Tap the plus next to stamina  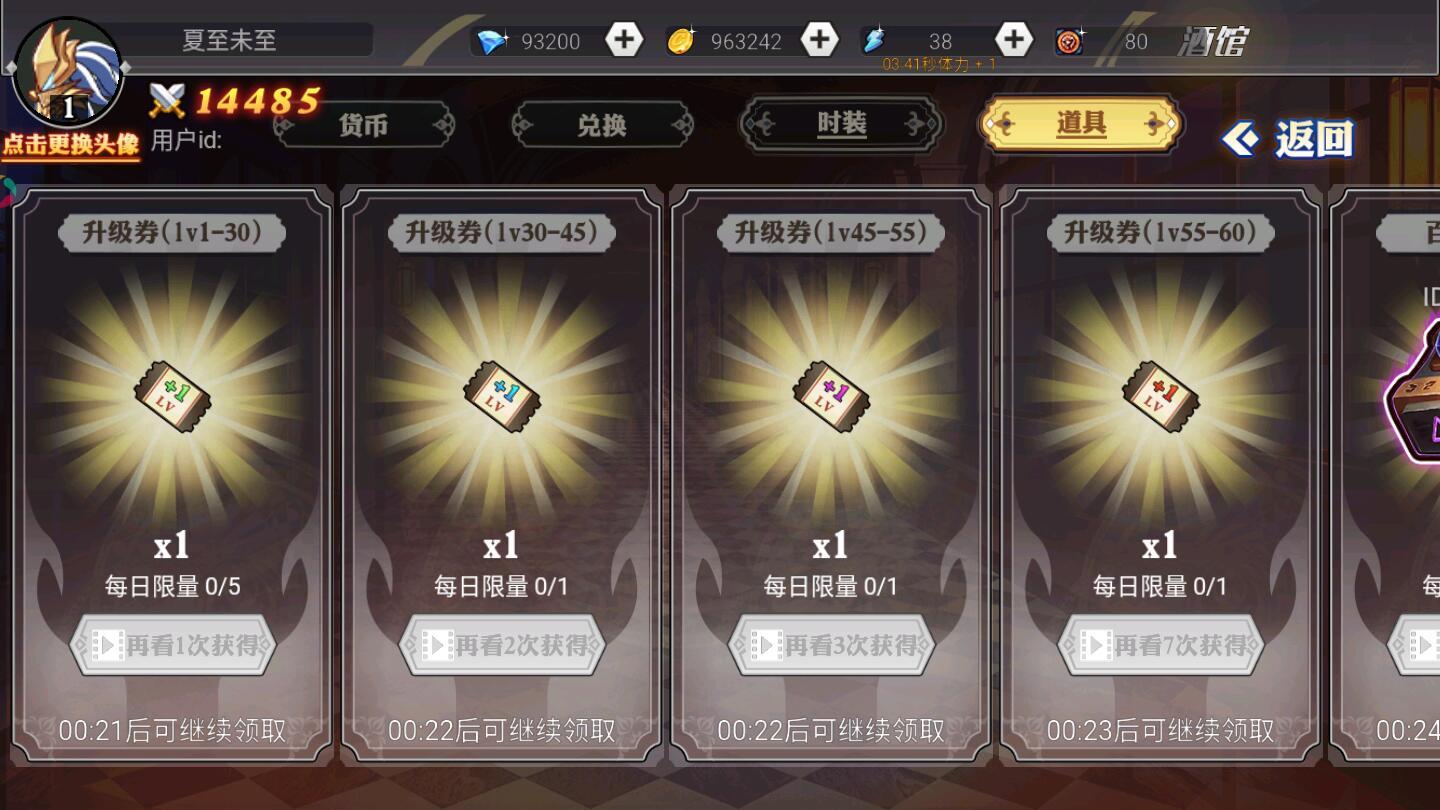click(x=1014, y=40)
